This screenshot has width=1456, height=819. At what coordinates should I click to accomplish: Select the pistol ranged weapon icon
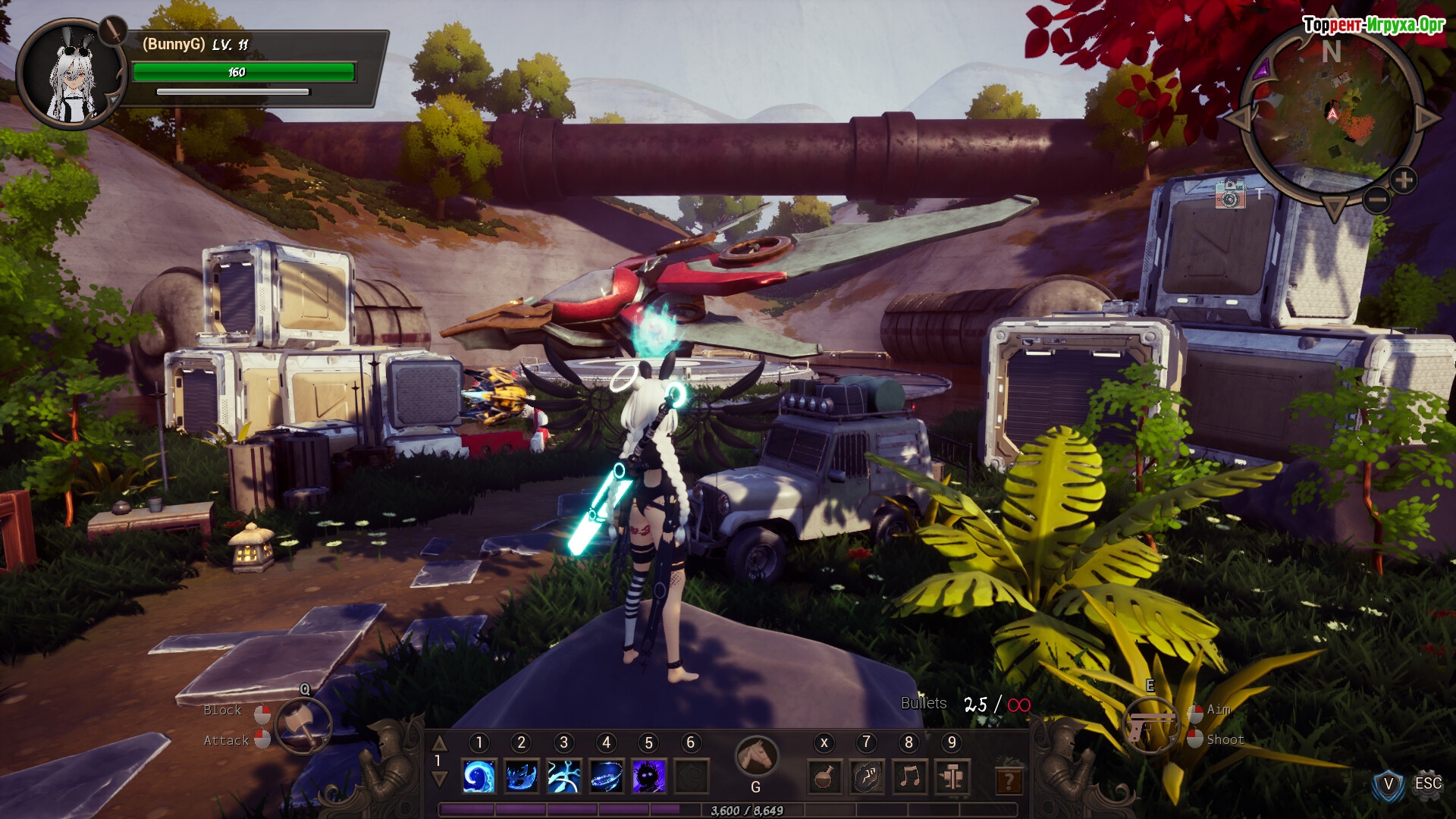(x=1150, y=725)
